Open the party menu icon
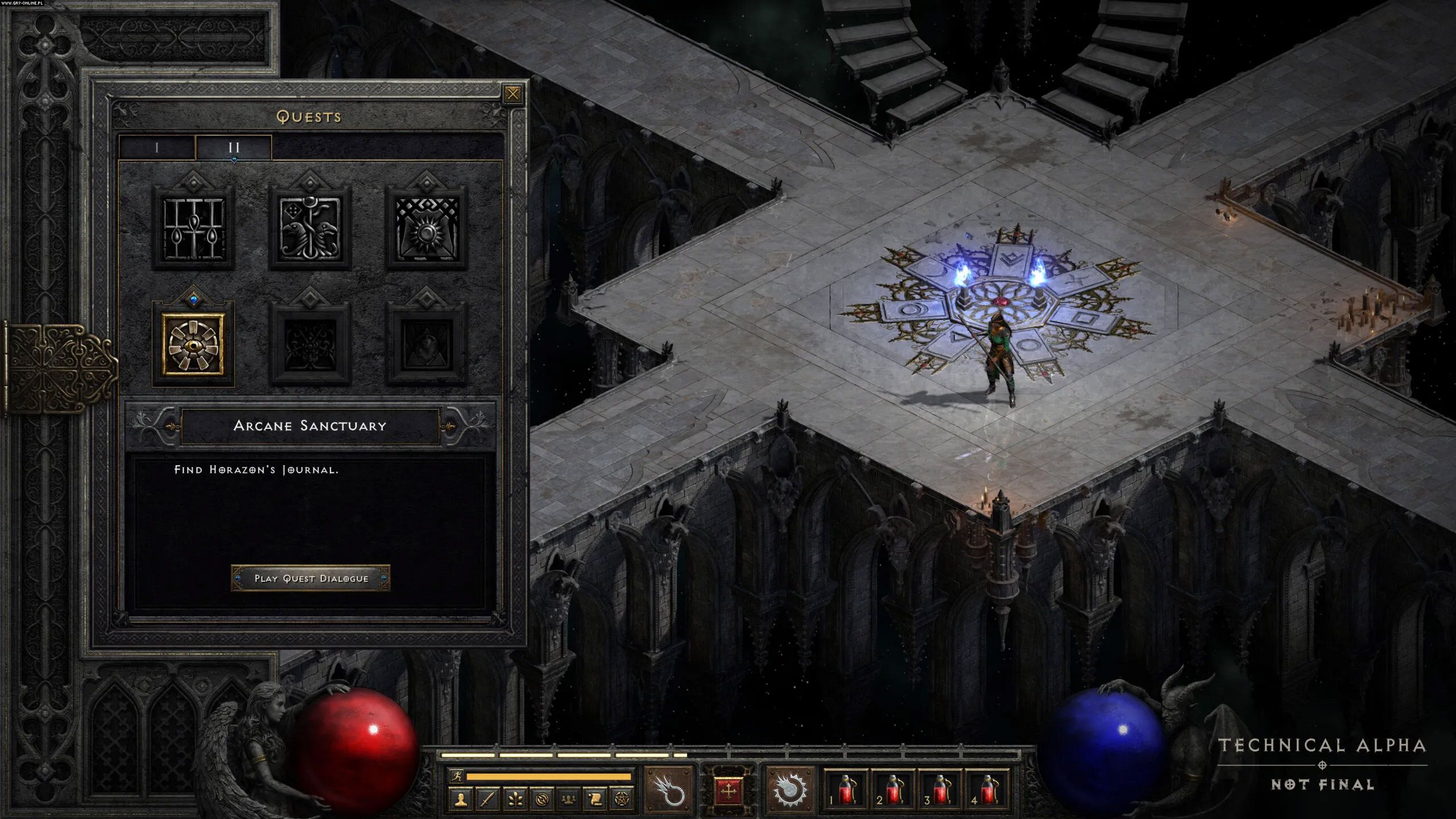Viewport: 1456px width, 819px height. [568, 800]
